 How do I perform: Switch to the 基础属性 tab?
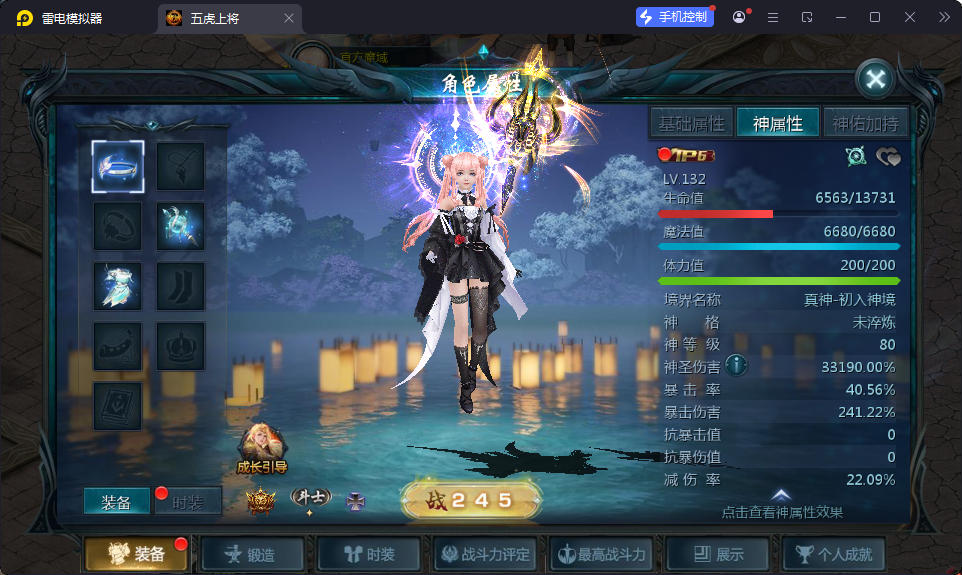[x=691, y=123]
